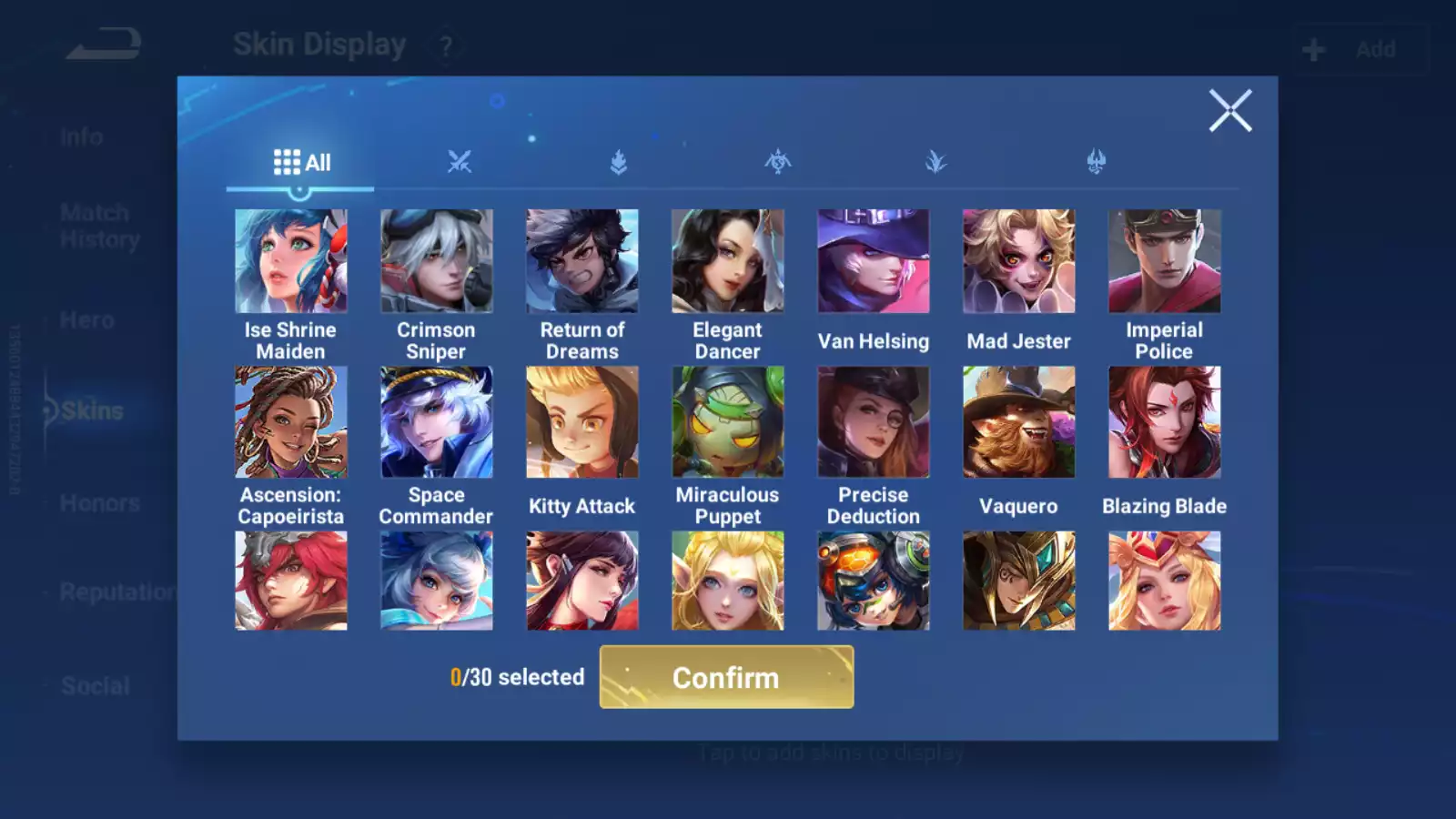This screenshot has width=1456, height=819.
Task: Select the Precise Deduction skin
Action: (874, 422)
